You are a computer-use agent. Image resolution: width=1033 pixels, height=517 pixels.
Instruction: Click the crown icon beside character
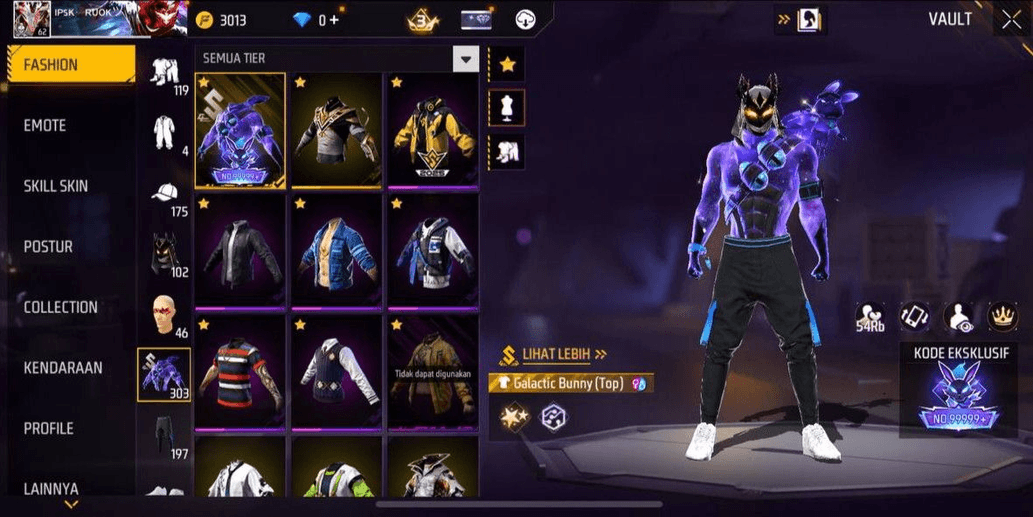(x=1002, y=316)
